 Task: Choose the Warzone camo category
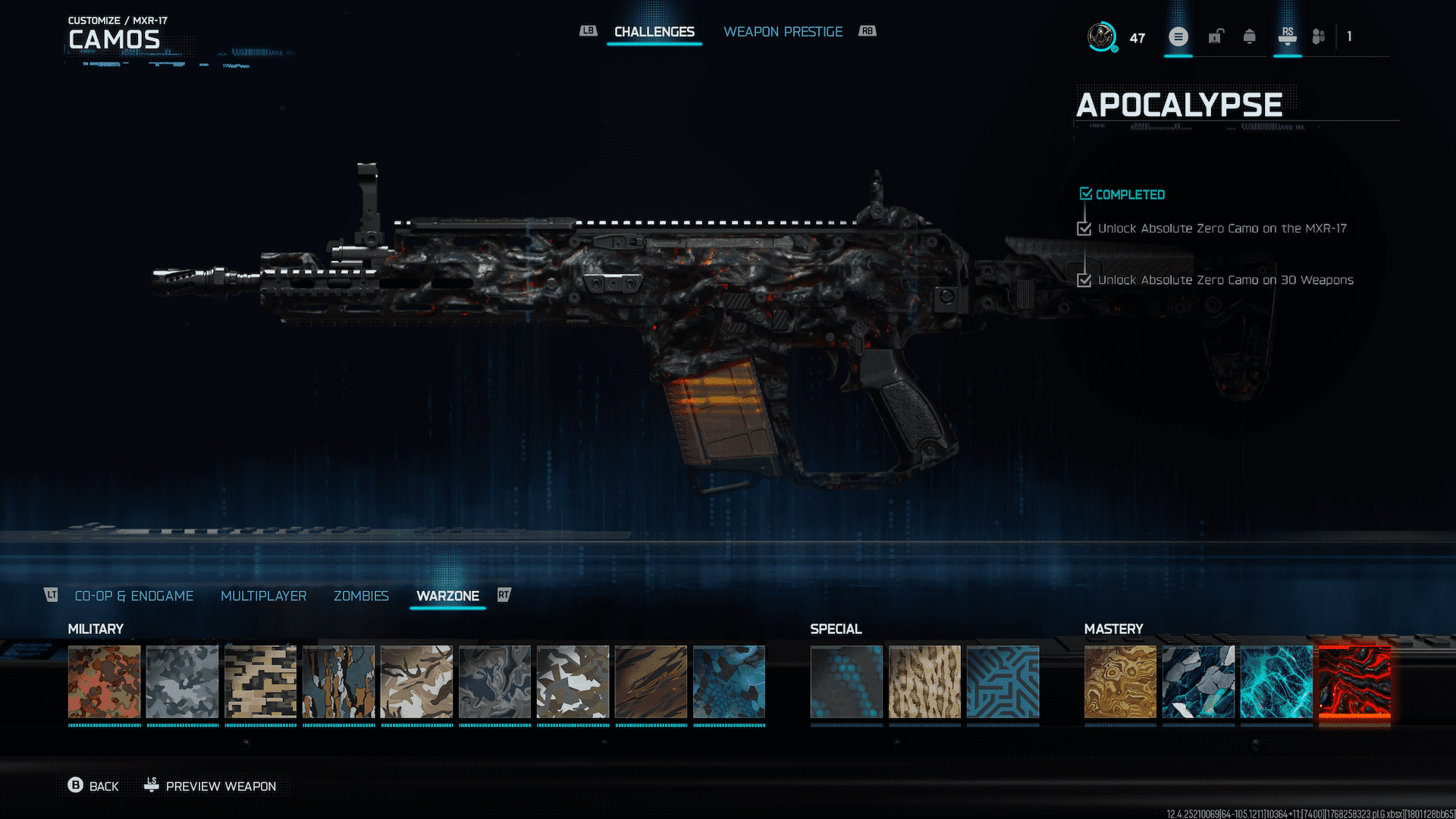point(447,596)
